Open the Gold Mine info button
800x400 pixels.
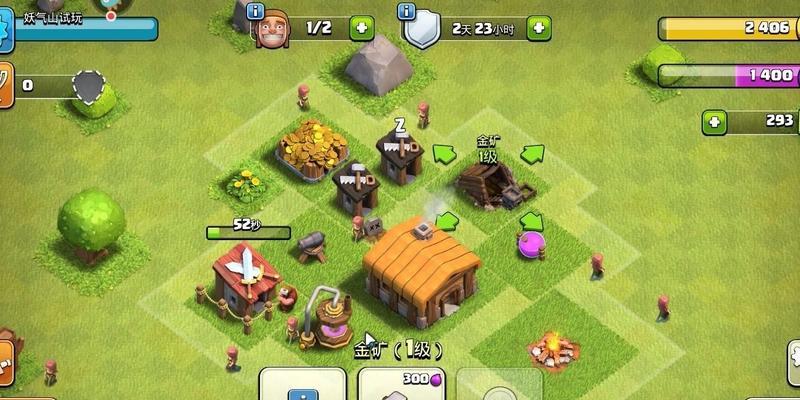pos(302,384)
